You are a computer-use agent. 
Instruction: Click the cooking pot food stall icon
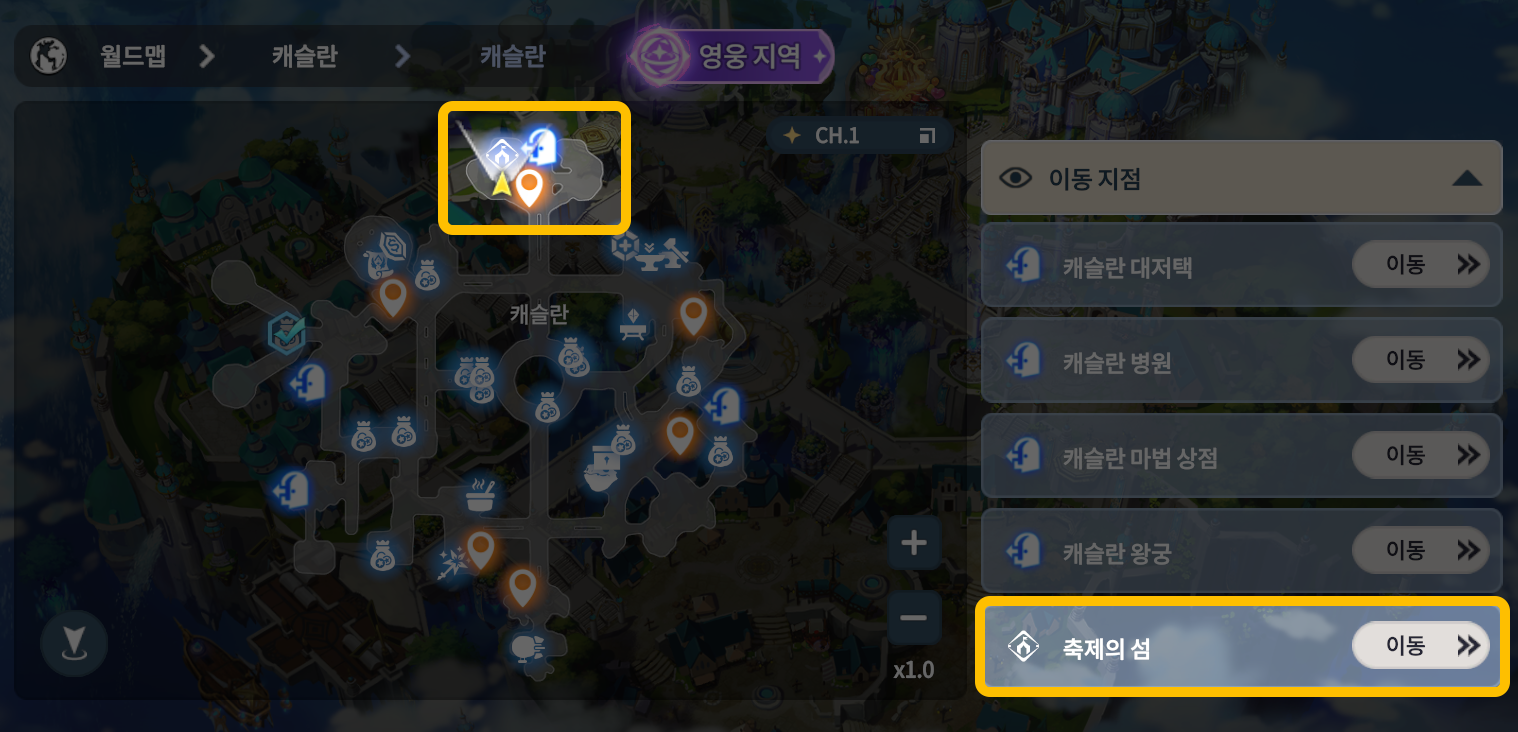tap(481, 494)
